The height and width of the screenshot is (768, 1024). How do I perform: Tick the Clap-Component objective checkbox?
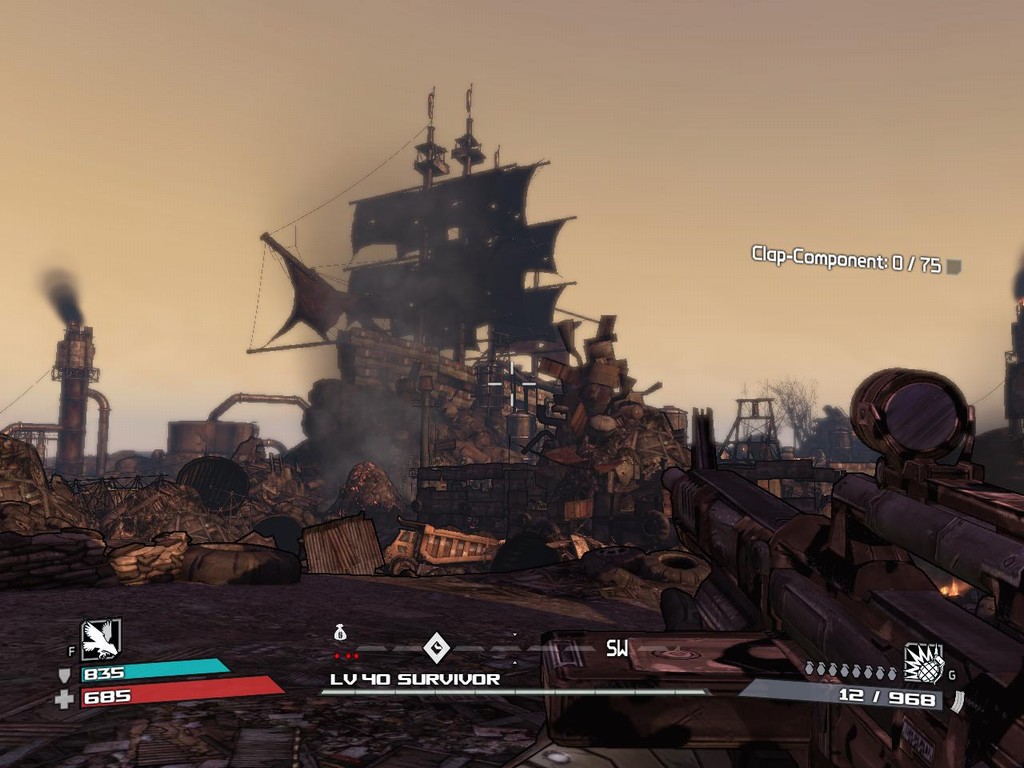(x=954, y=266)
